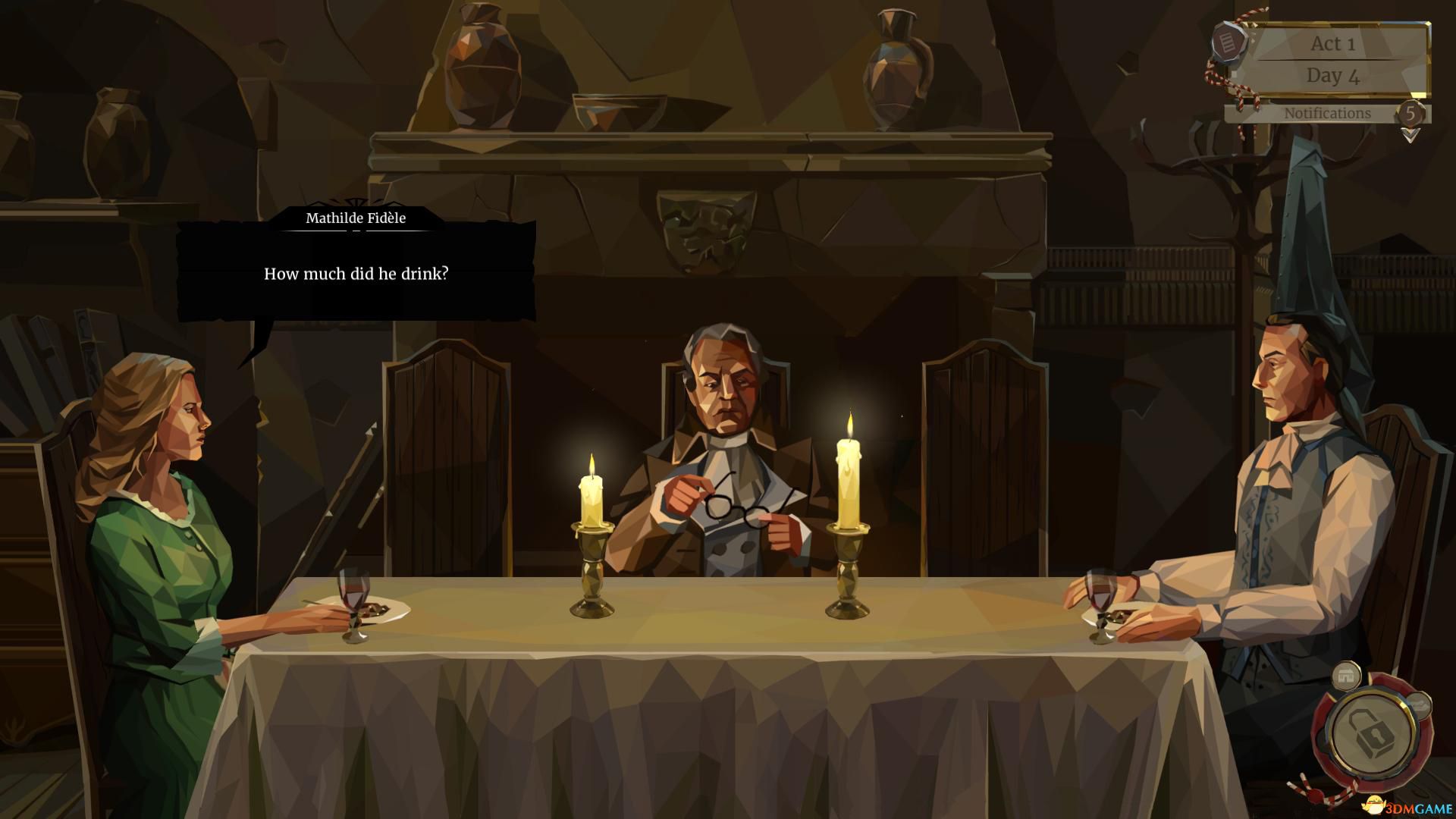This screenshot has width=1456, height=819.
Task: Toggle the padlock to unlock interactions
Action: (1370, 733)
